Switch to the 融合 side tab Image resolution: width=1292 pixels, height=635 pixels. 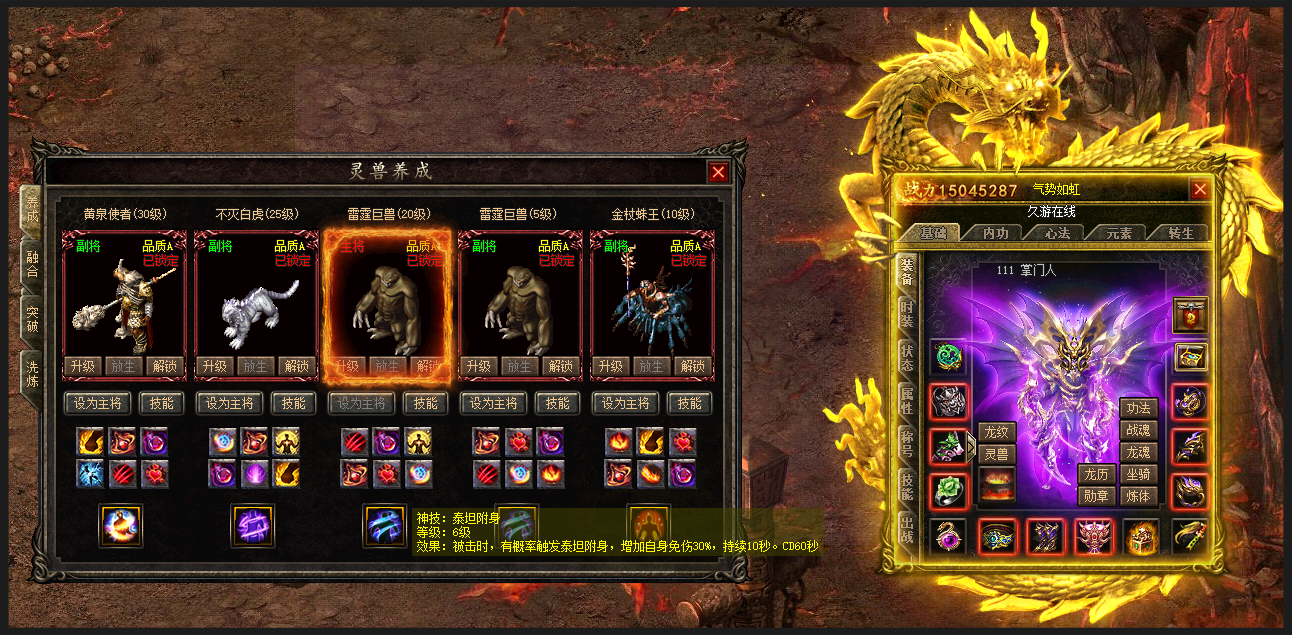(x=32, y=264)
